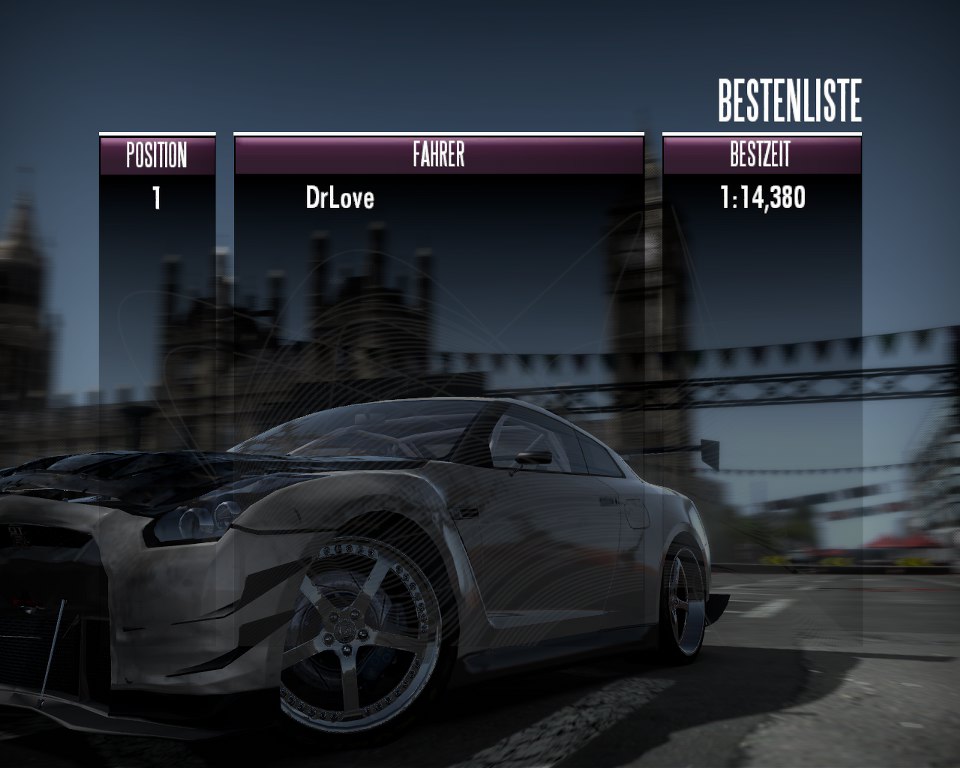Click the BESTZEIT column header
The width and height of the screenshot is (960, 768).
(x=761, y=155)
